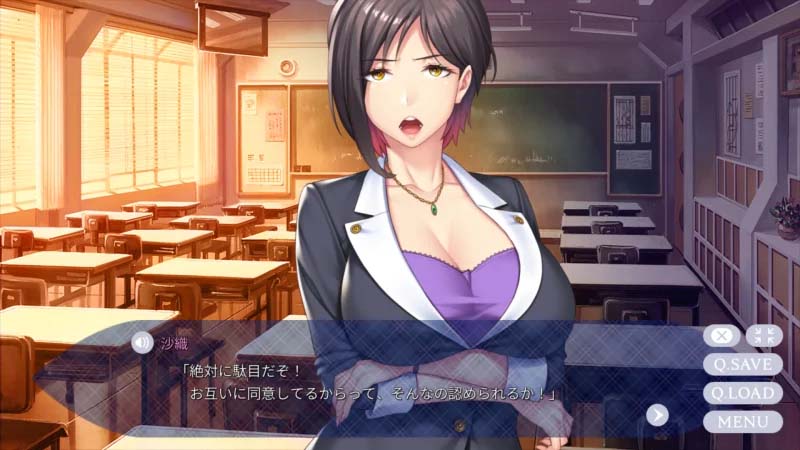The image size is (800, 450).
Task: Load the quick save with Q.LOAD
Action: point(742,393)
